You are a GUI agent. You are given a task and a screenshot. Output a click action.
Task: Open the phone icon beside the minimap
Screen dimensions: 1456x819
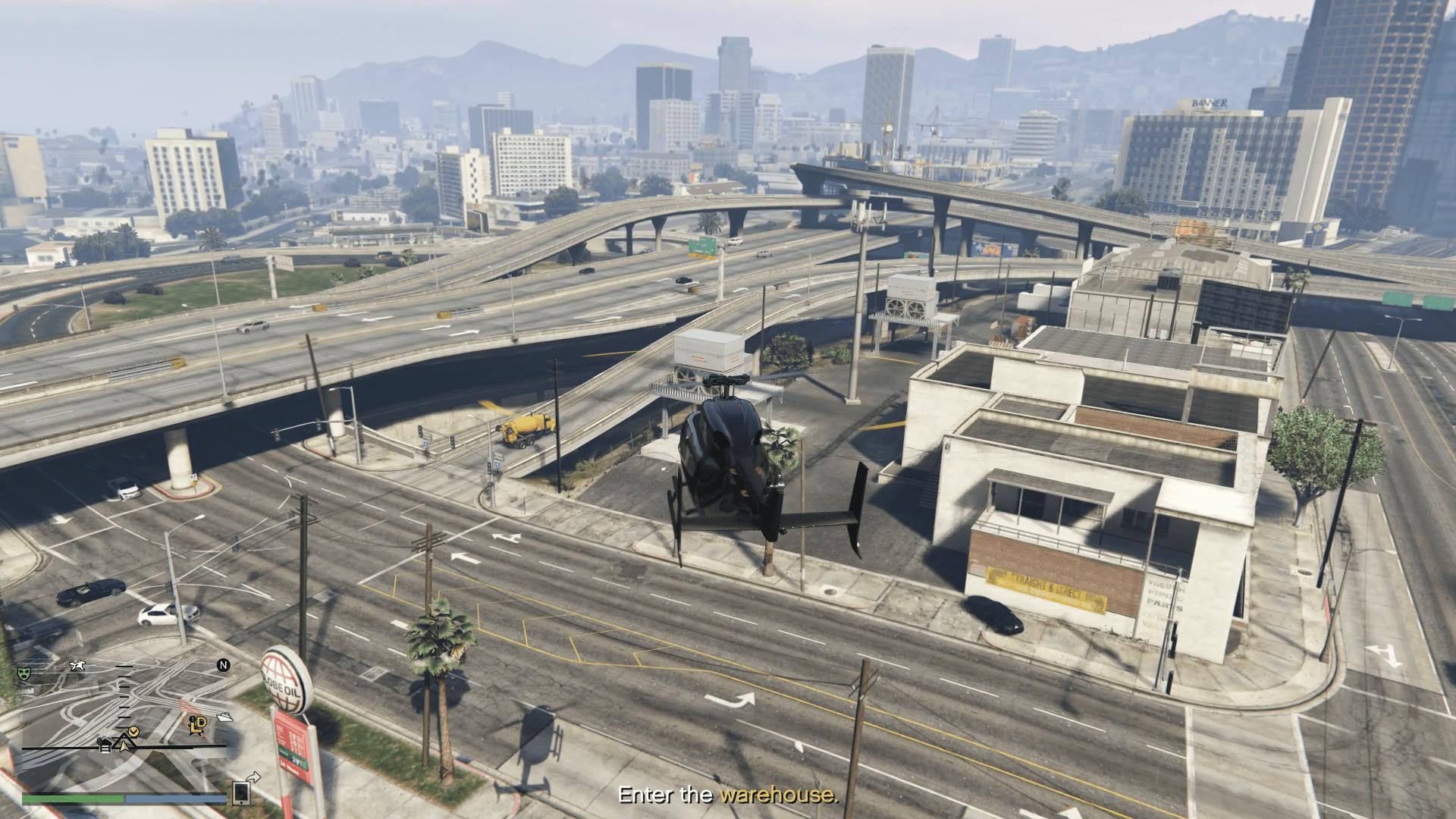(241, 792)
